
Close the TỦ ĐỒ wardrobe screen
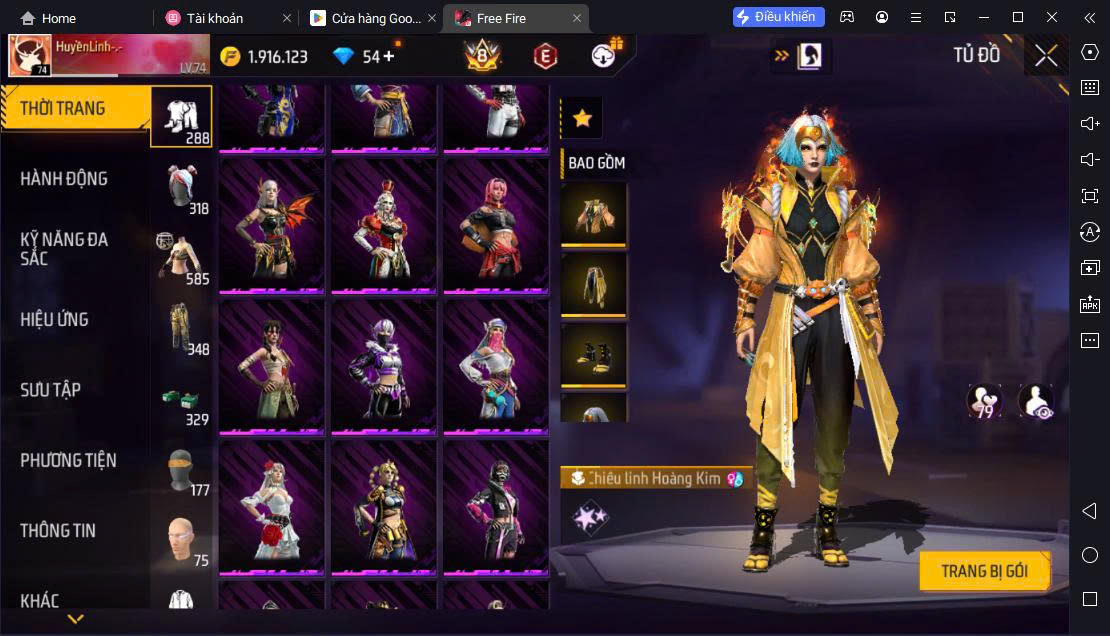pyautogui.click(x=1046, y=56)
